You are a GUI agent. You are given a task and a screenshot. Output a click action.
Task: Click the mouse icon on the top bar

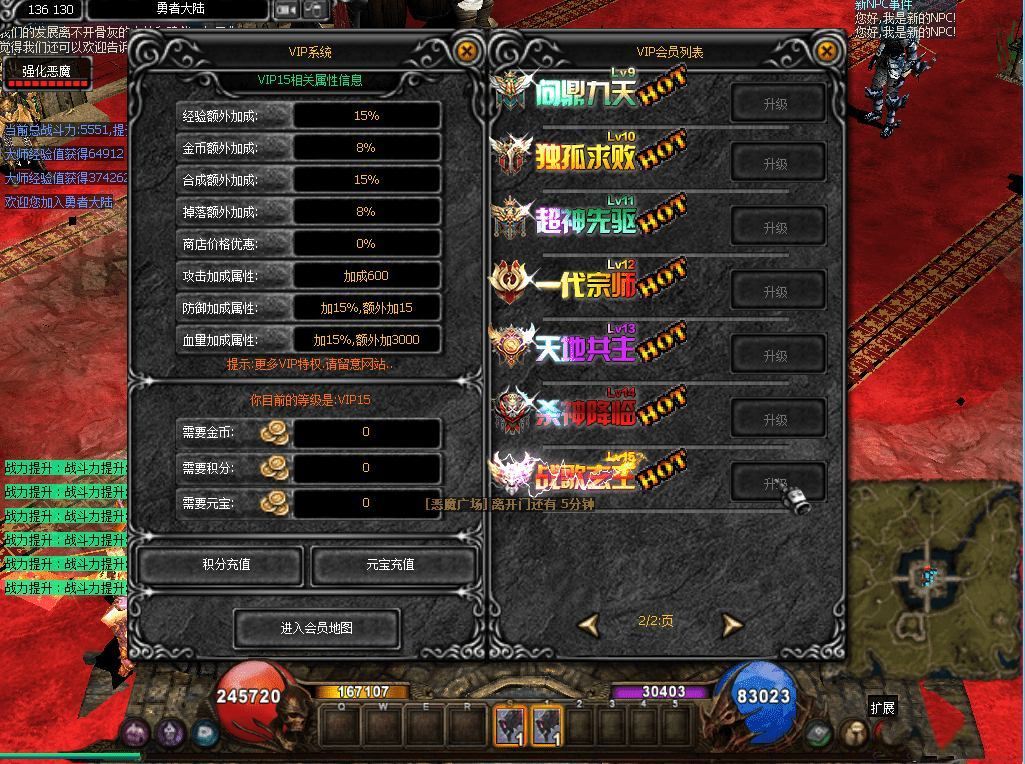pyautogui.click(x=315, y=9)
